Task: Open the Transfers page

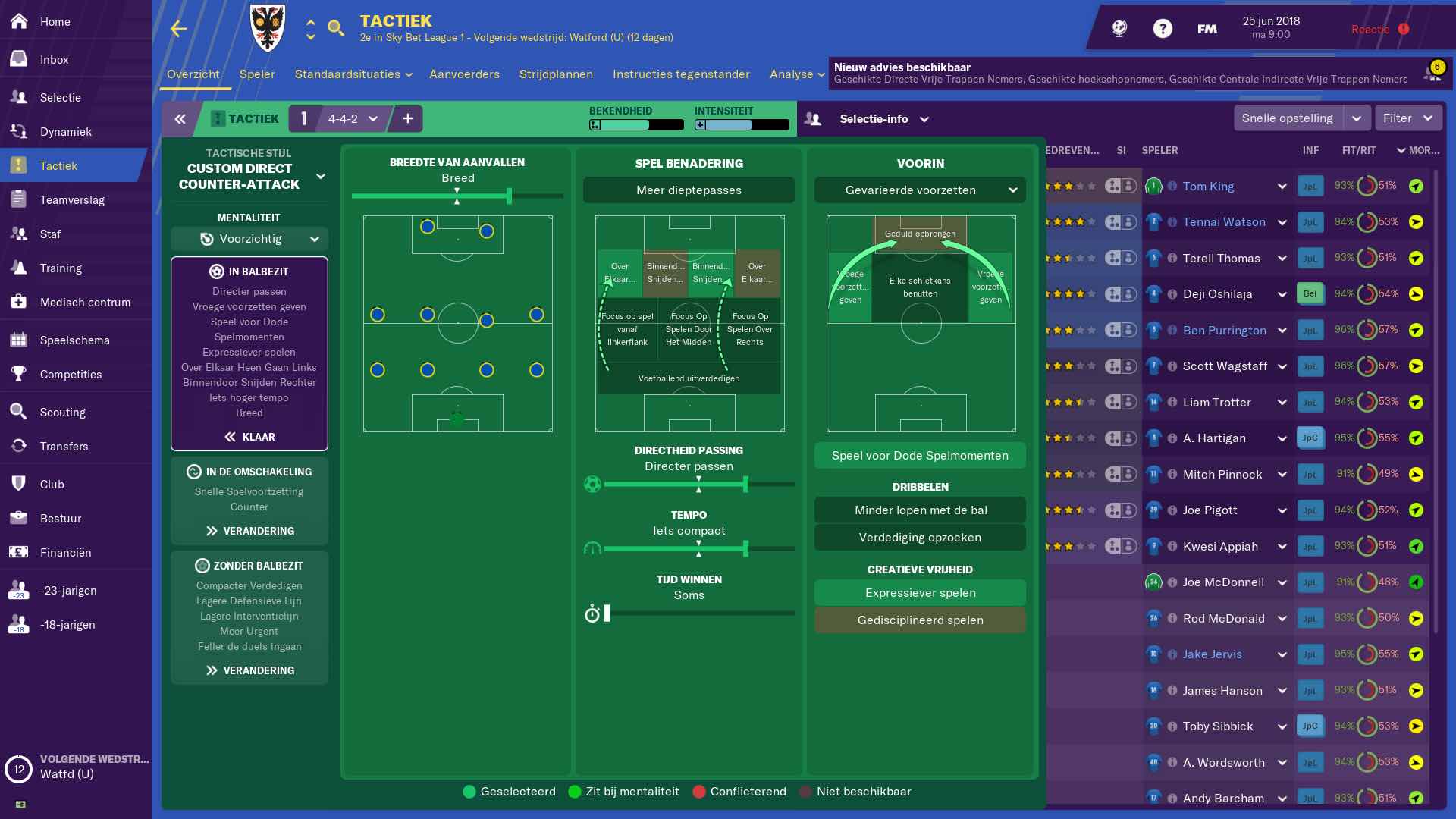Action: point(64,447)
